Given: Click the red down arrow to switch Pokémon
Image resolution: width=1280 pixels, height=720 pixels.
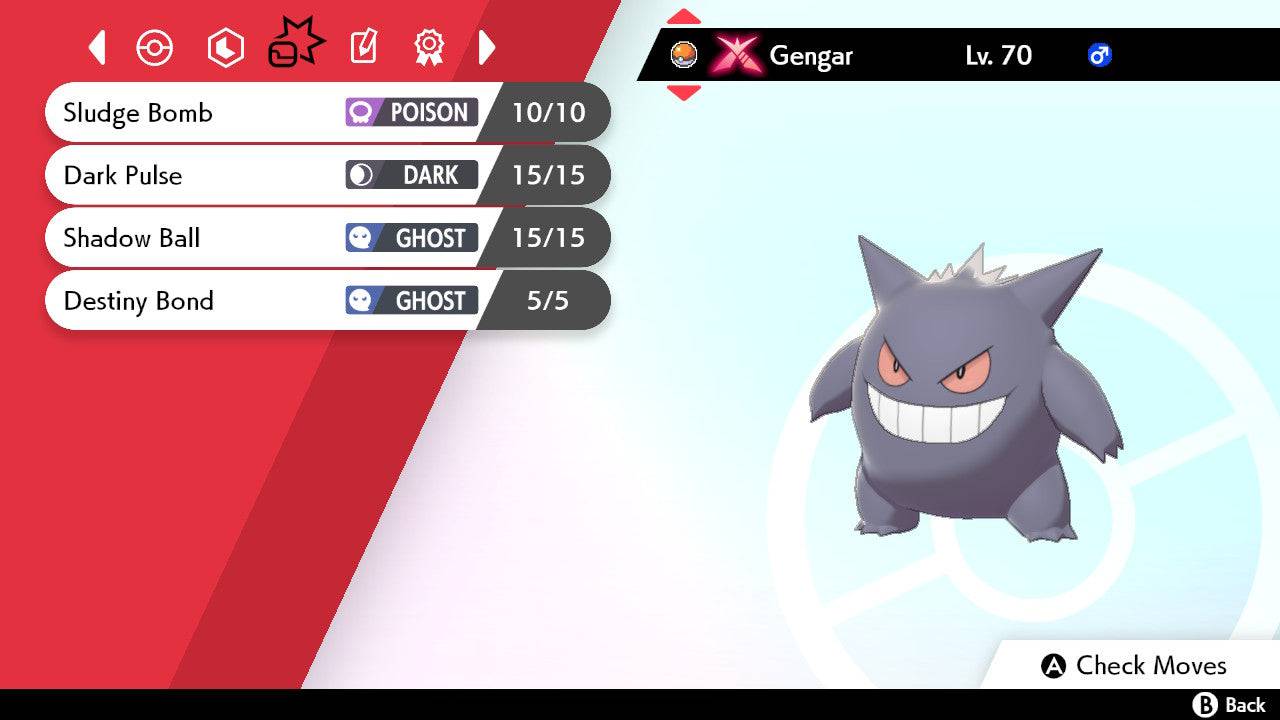Looking at the screenshot, I should (x=684, y=93).
